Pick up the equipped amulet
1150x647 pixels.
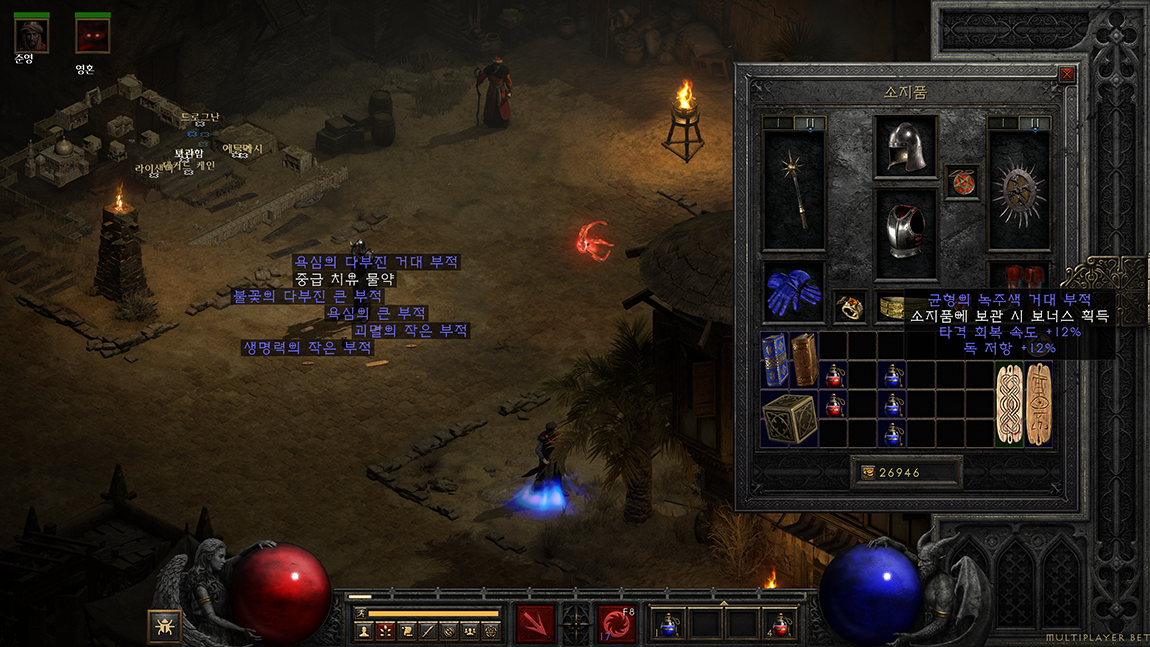pyautogui.click(x=962, y=183)
